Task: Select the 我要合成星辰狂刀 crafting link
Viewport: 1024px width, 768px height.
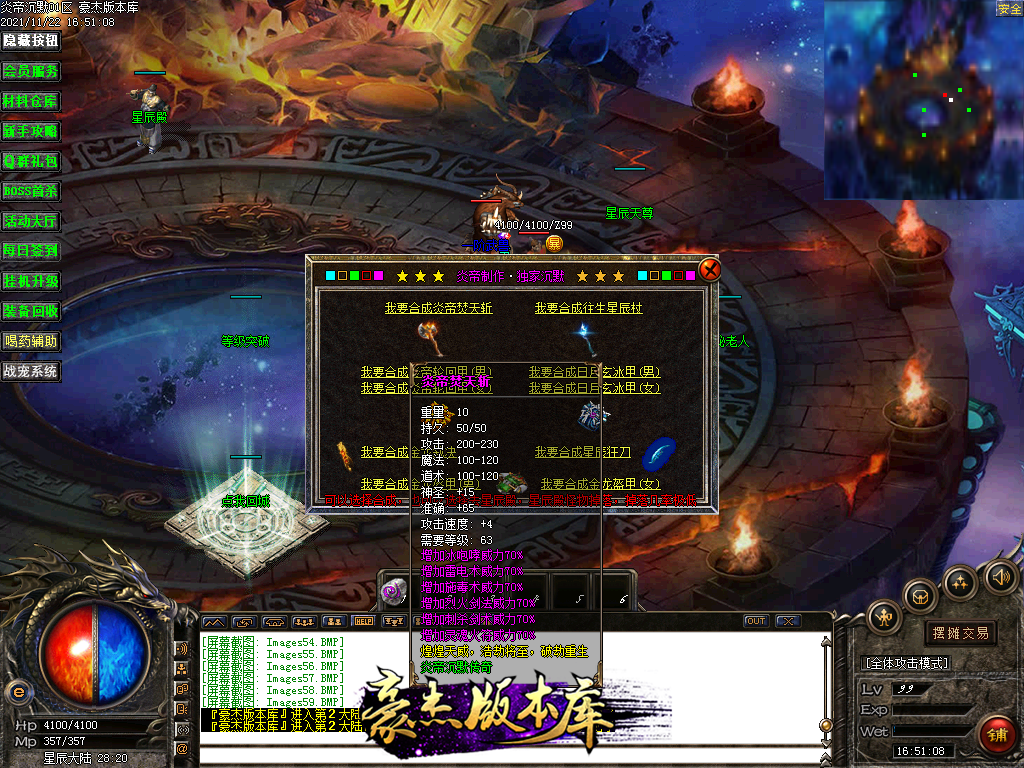Action: [583, 452]
